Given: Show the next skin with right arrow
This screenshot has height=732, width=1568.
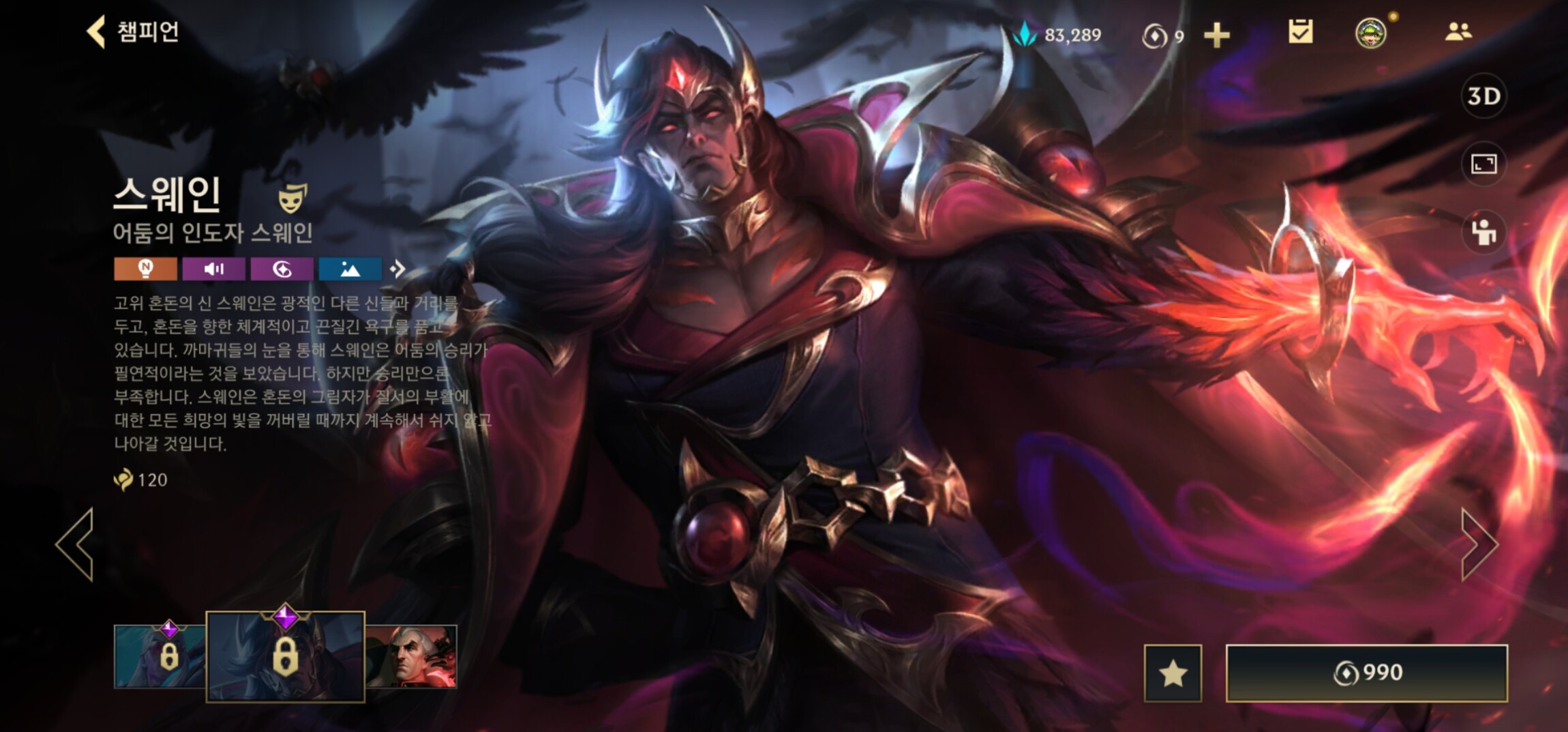Looking at the screenshot, I should pyautogui.click(x=1479, y=544).
